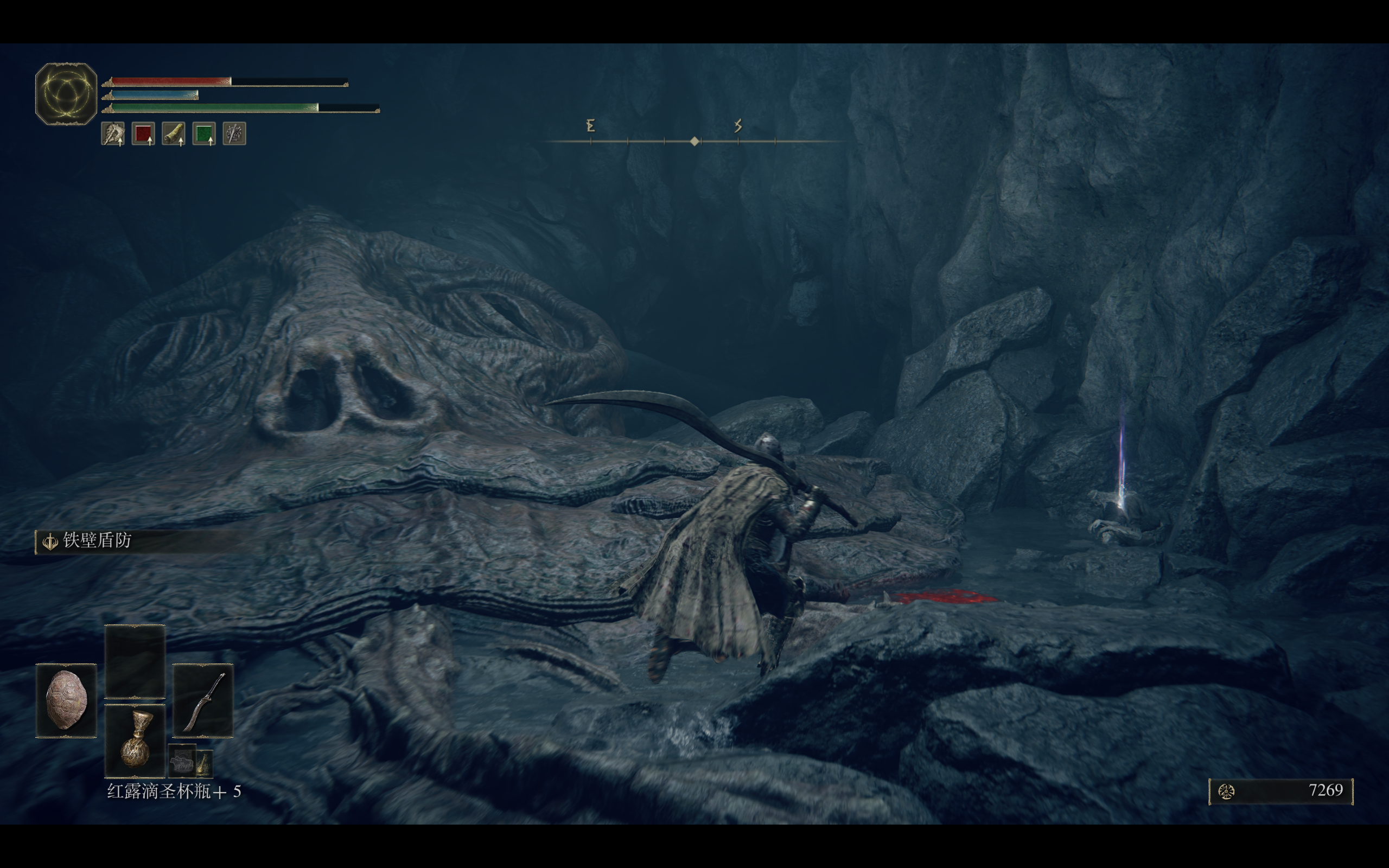The height and width of the screenshot is (868, 1389).
Task: Click the green square buff icon
Action: 204,134
